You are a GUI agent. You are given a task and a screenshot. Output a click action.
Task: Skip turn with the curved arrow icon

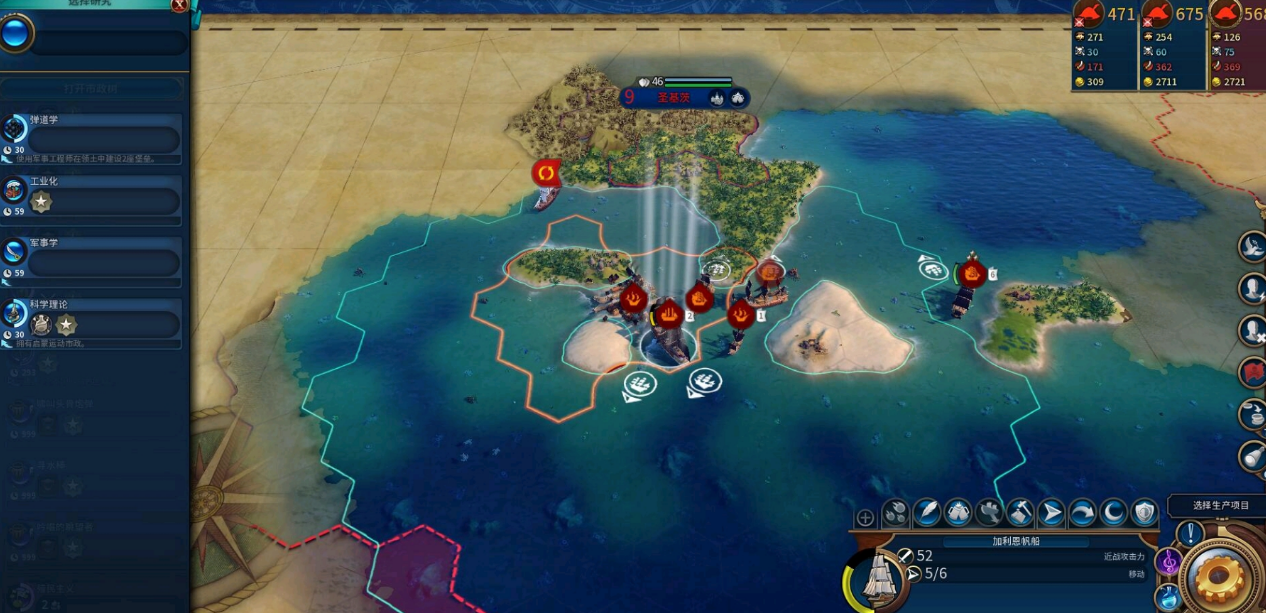pos(1082,513)
